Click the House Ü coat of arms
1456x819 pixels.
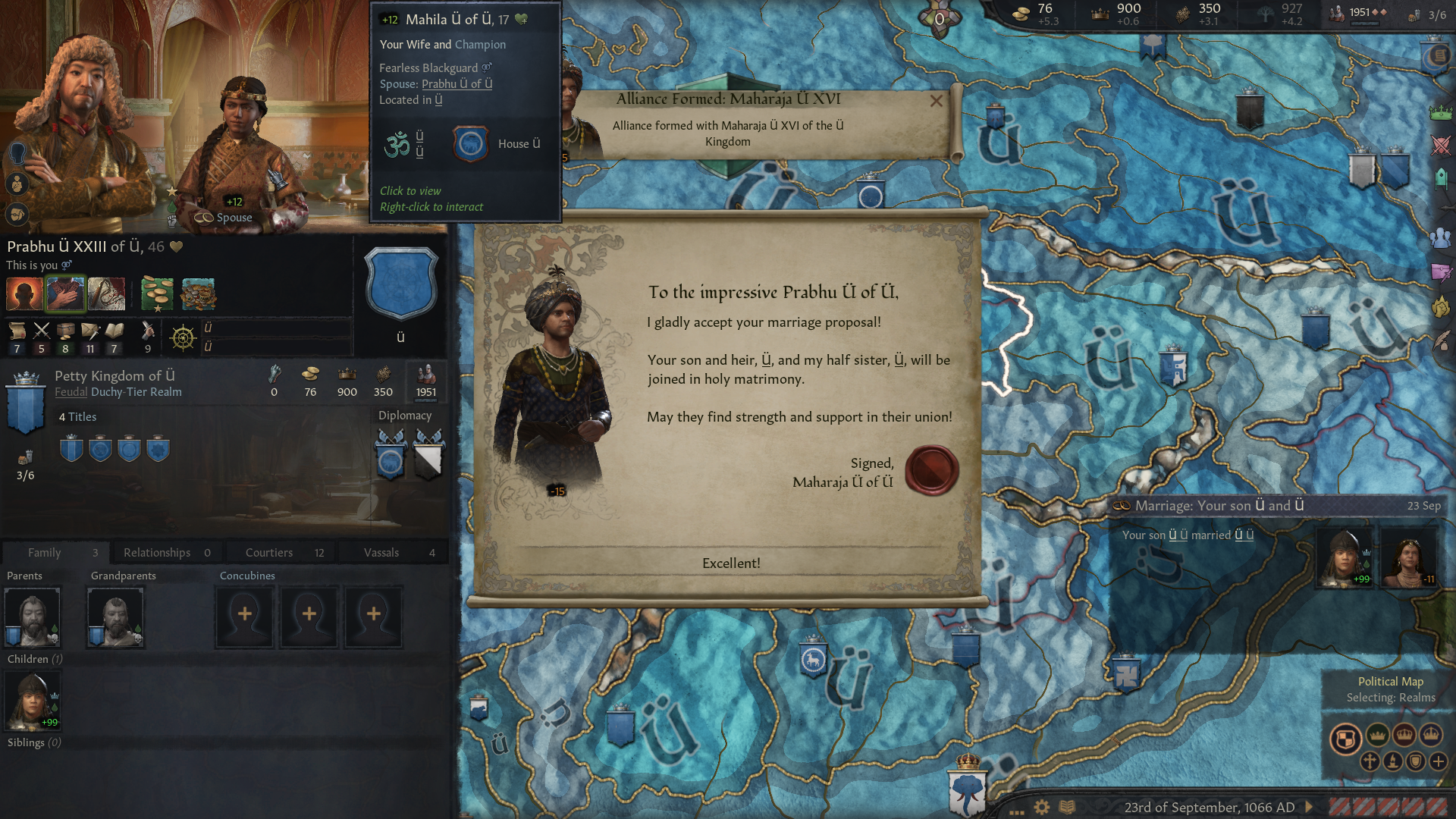(470, 143)
